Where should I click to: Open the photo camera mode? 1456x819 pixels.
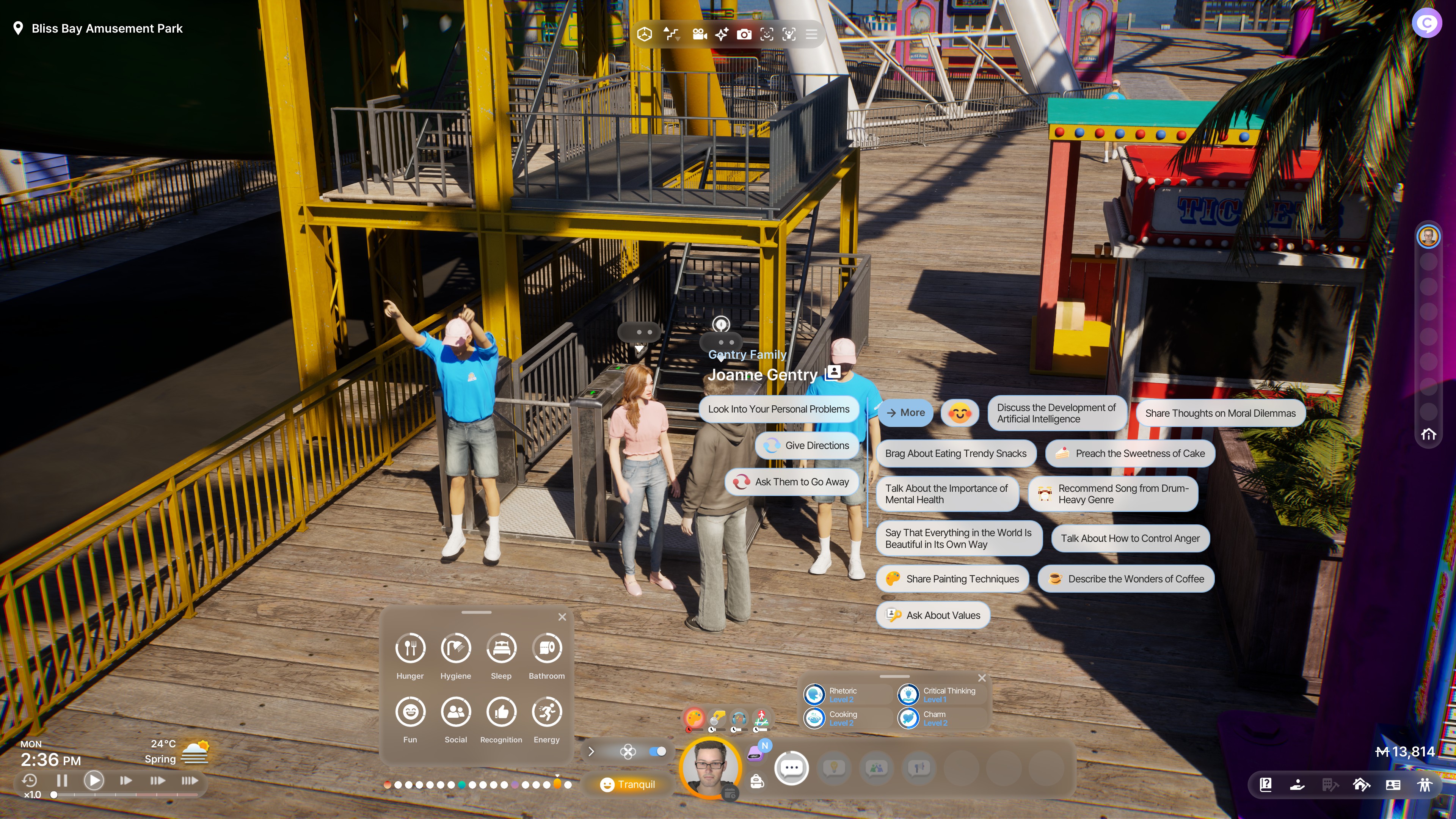(x=744, y=35)
